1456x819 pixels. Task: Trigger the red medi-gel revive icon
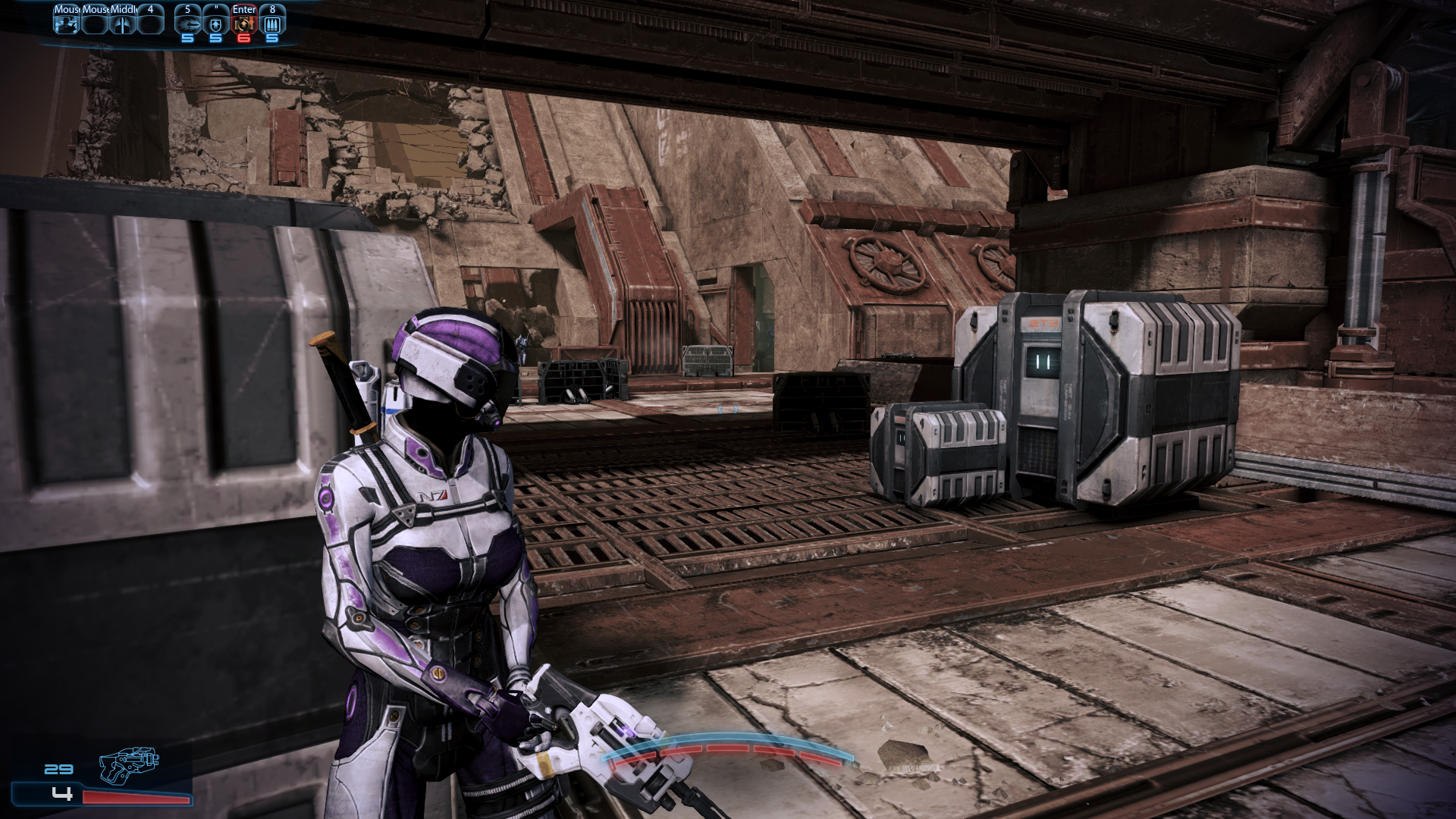click(x=244, y=24)
